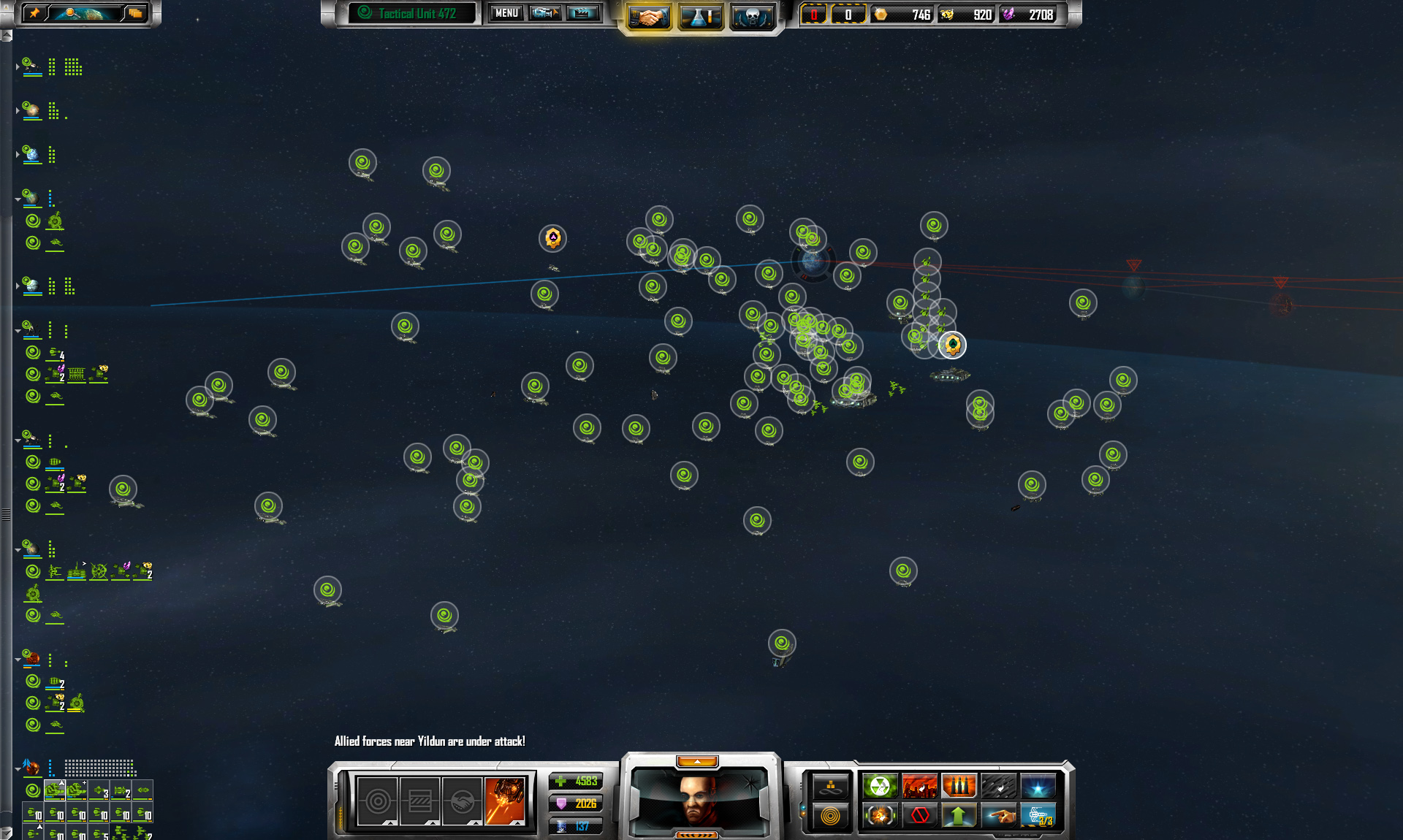Click the target rings stance slot
1403x840 pixels.
coord(378,801)
